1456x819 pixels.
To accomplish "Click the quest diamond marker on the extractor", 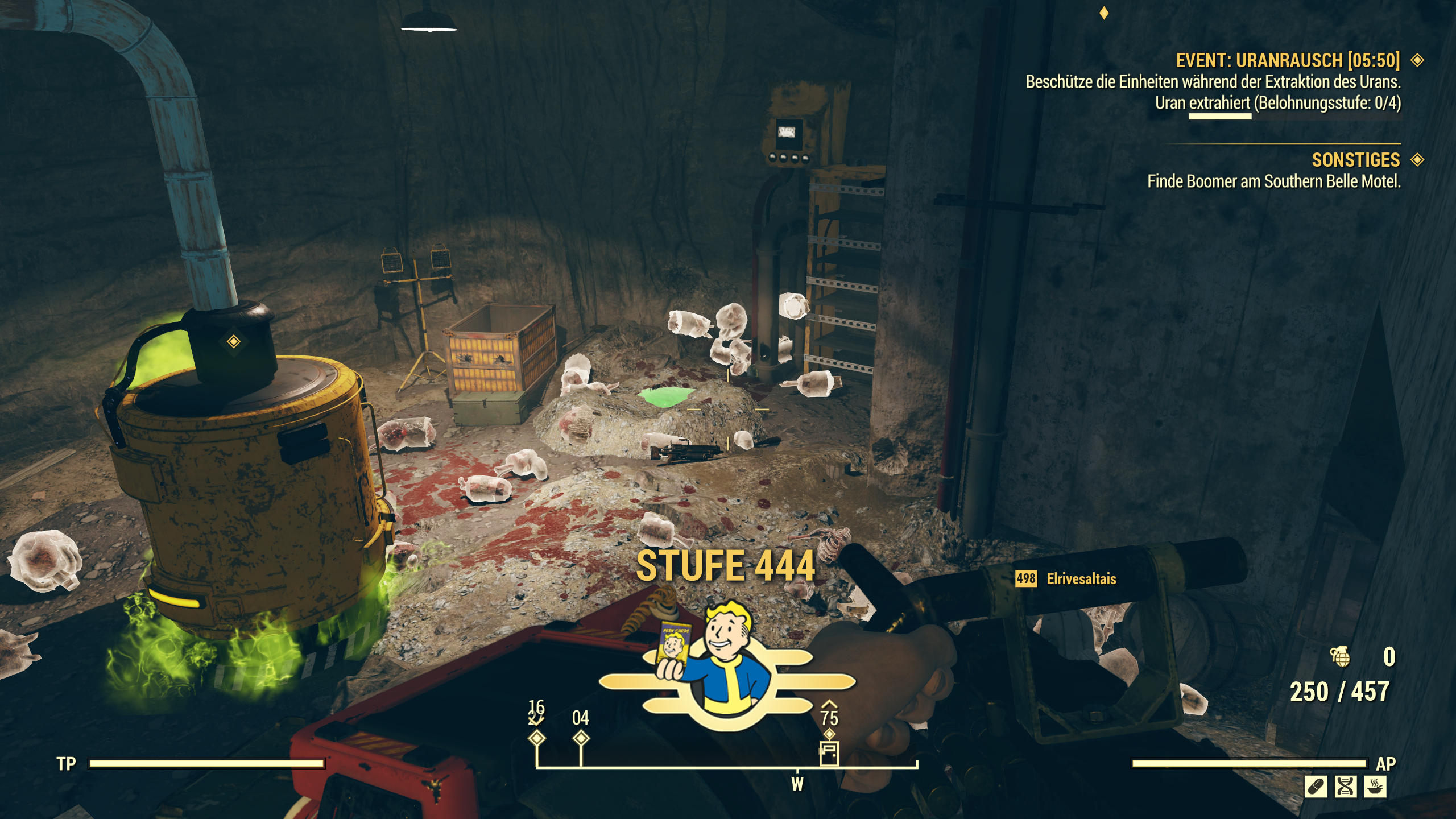I will 234,341.
